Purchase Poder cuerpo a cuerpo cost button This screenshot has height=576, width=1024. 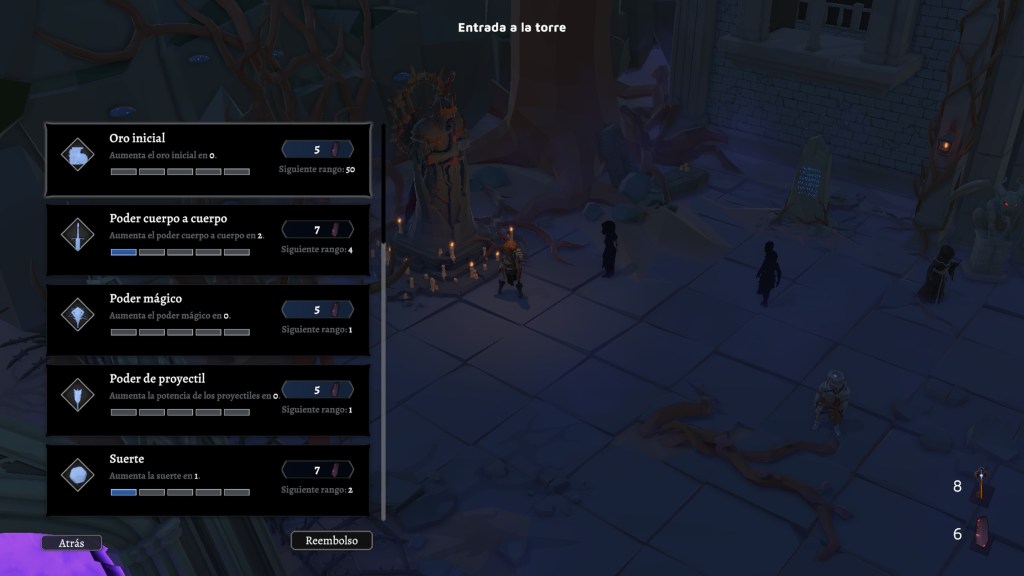click(318, 230)
